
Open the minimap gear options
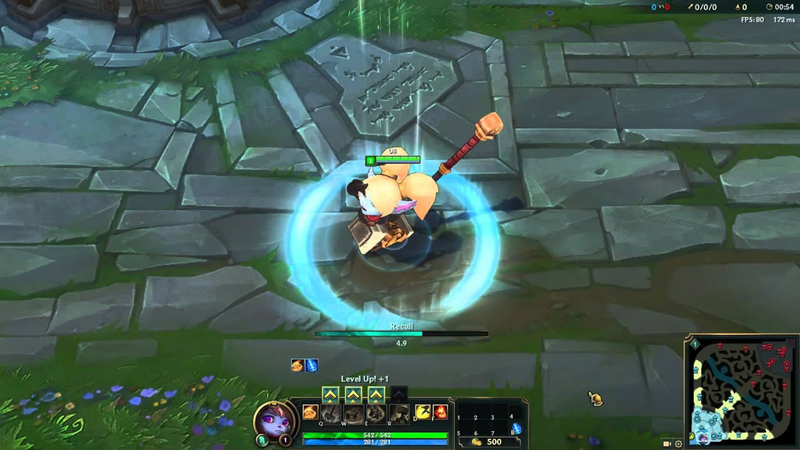click(x=678, y=442)
